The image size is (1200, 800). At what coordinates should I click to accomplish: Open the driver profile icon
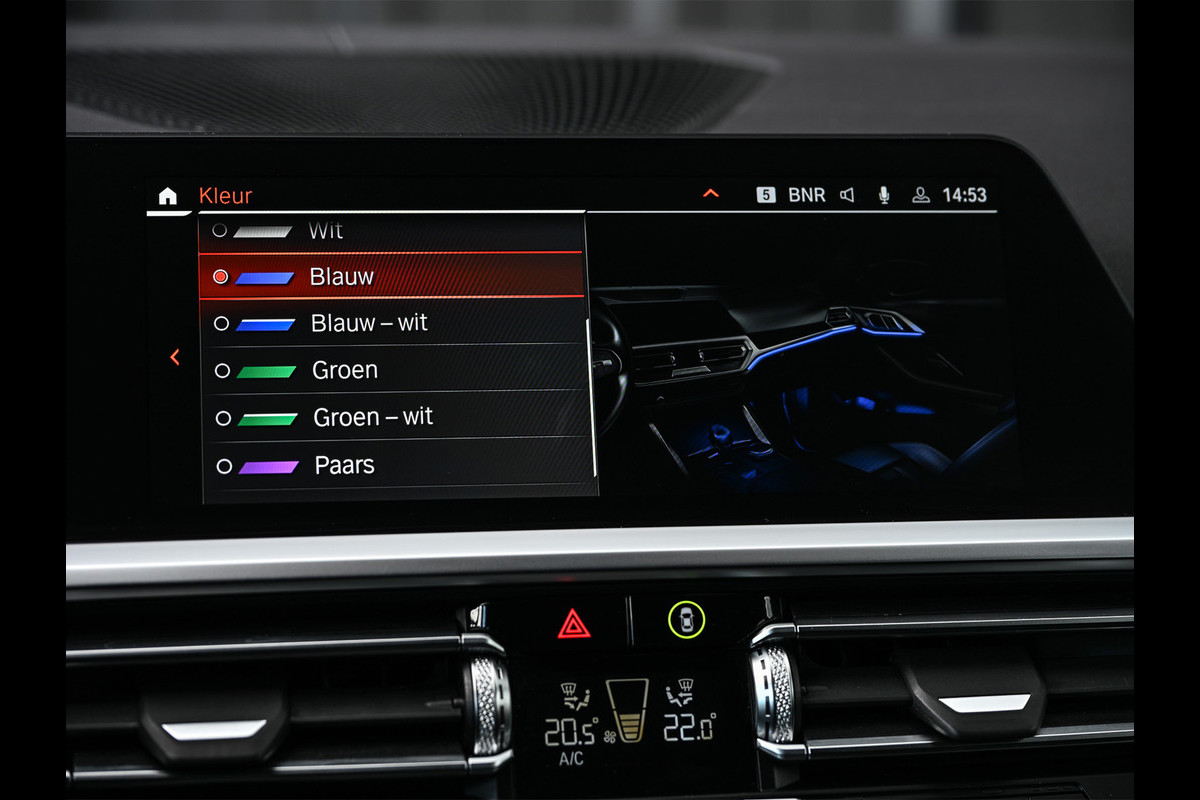(921, 195)
